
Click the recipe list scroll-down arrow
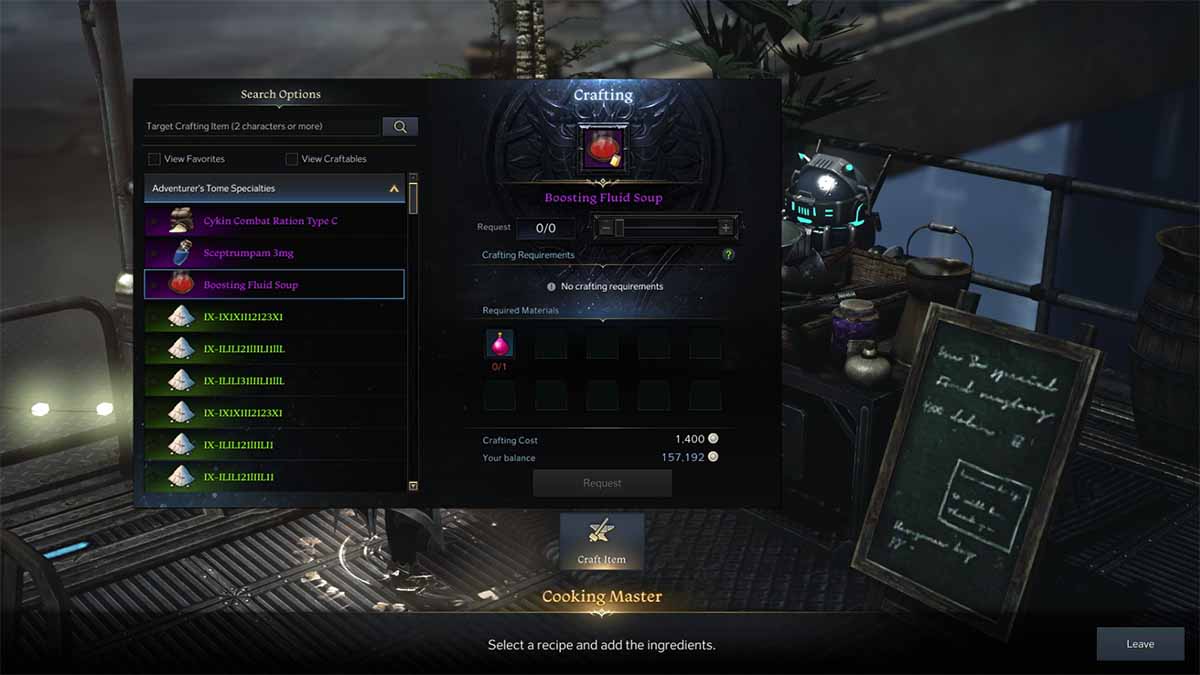pos(413,485)
